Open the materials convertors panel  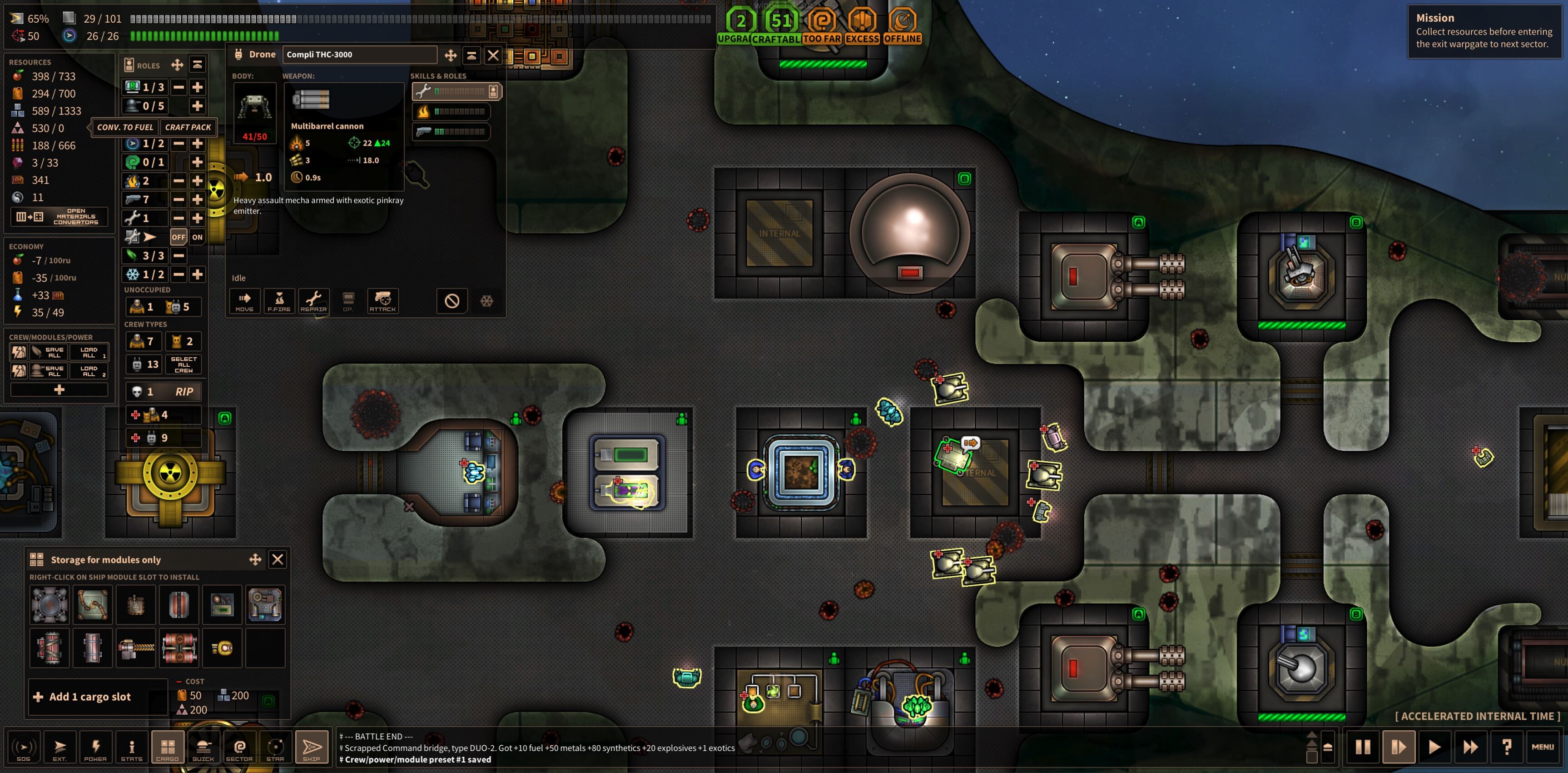point(59,217)
